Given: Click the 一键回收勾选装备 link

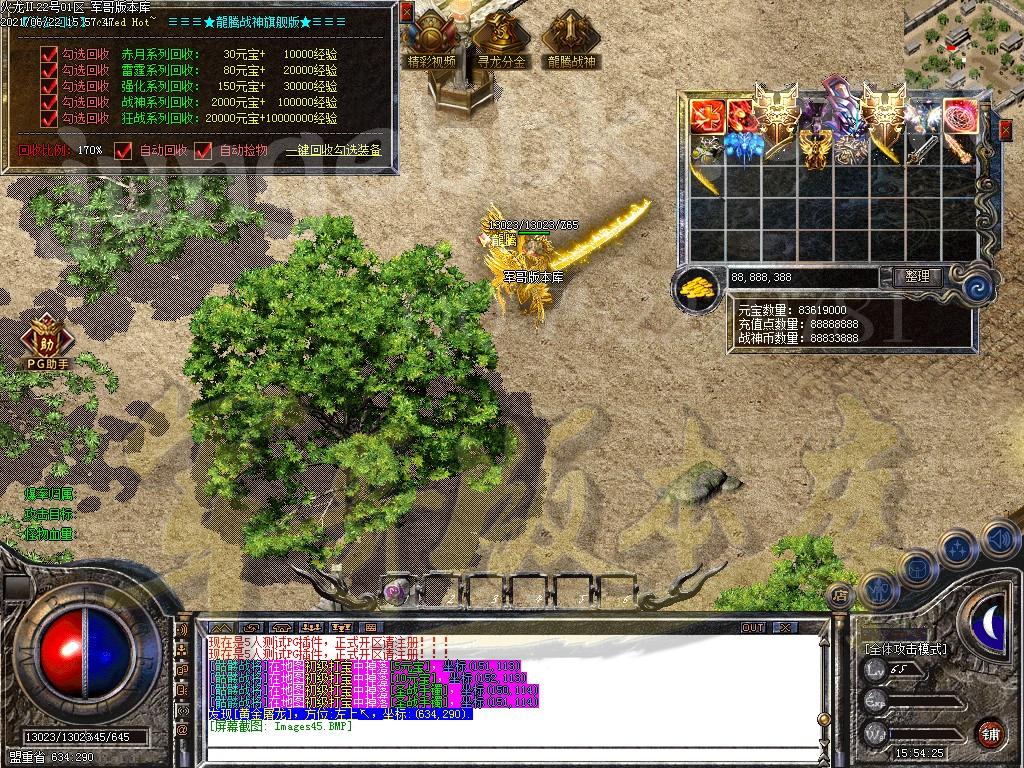Looking at the screenshot, I should [333, 151].
